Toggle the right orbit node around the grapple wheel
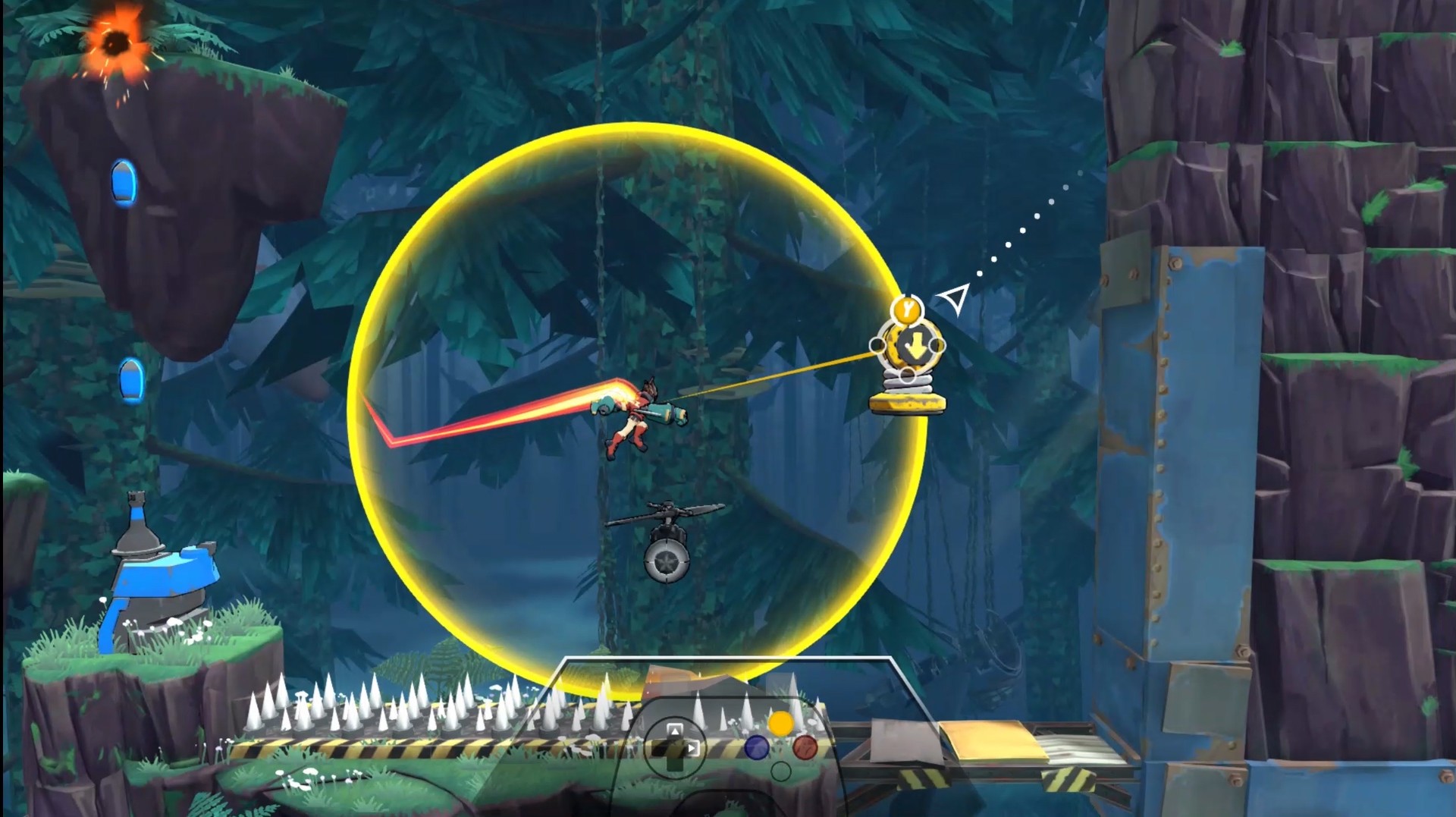This screenshot has width=1456, height=817. tap(937, 345)
